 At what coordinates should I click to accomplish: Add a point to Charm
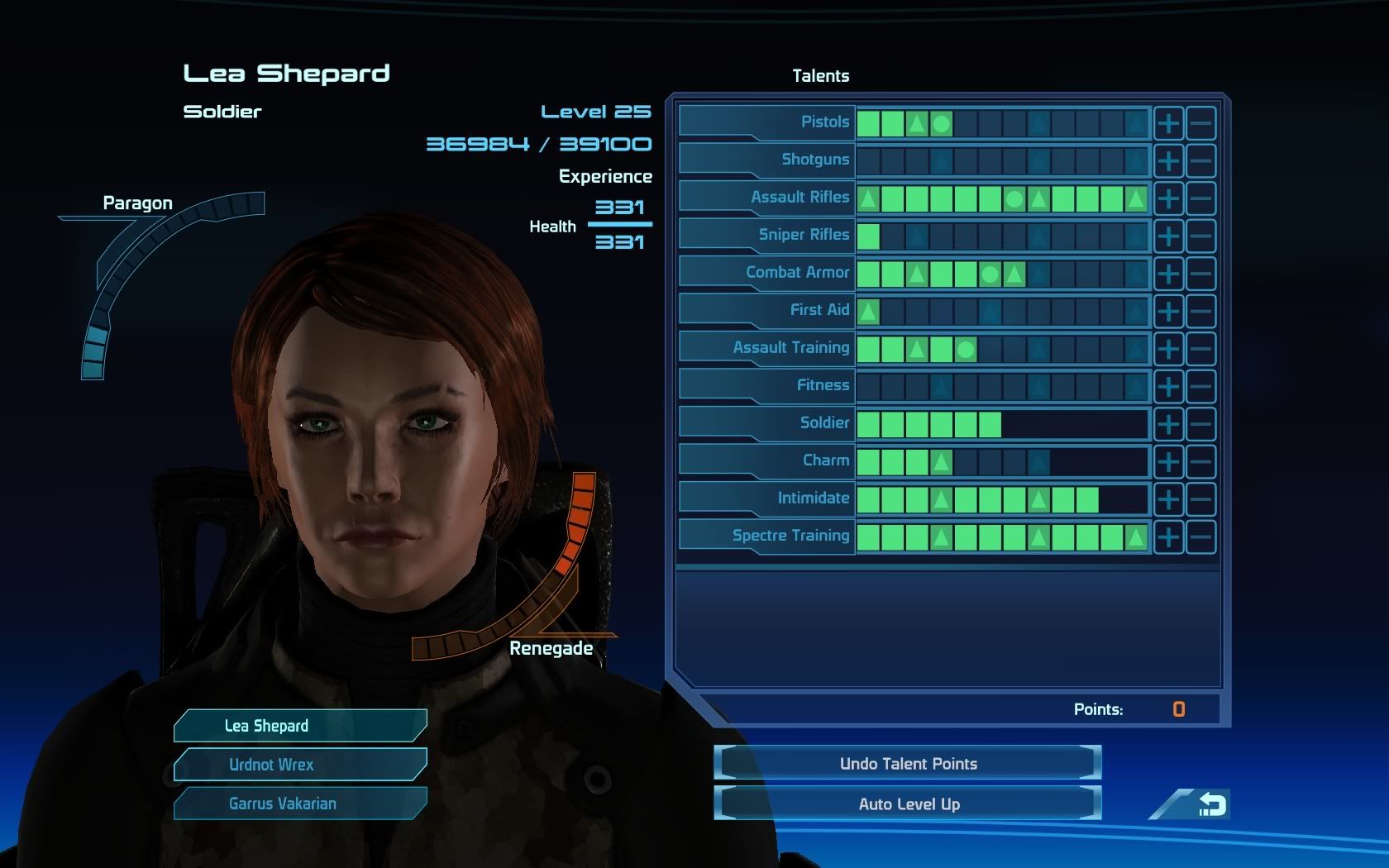1168,461
